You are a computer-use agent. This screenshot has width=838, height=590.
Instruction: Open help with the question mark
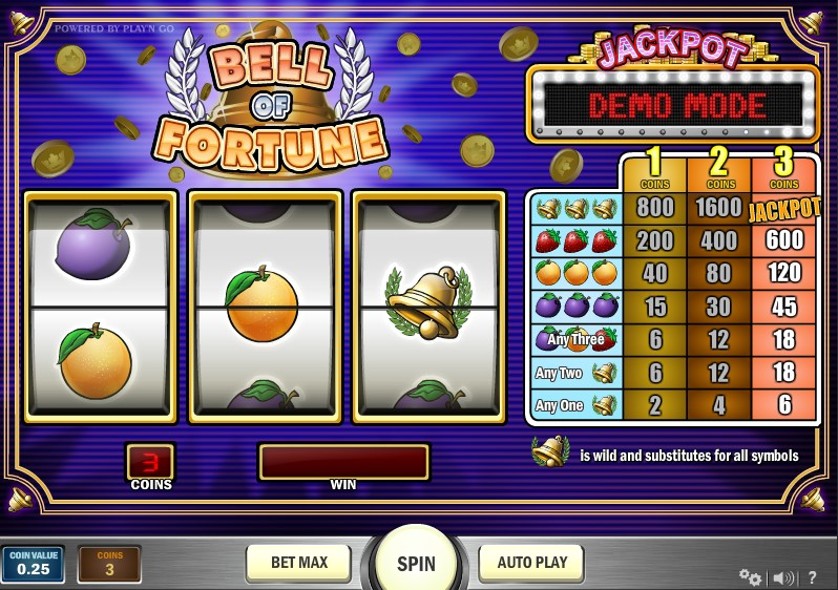click(814, 577)
